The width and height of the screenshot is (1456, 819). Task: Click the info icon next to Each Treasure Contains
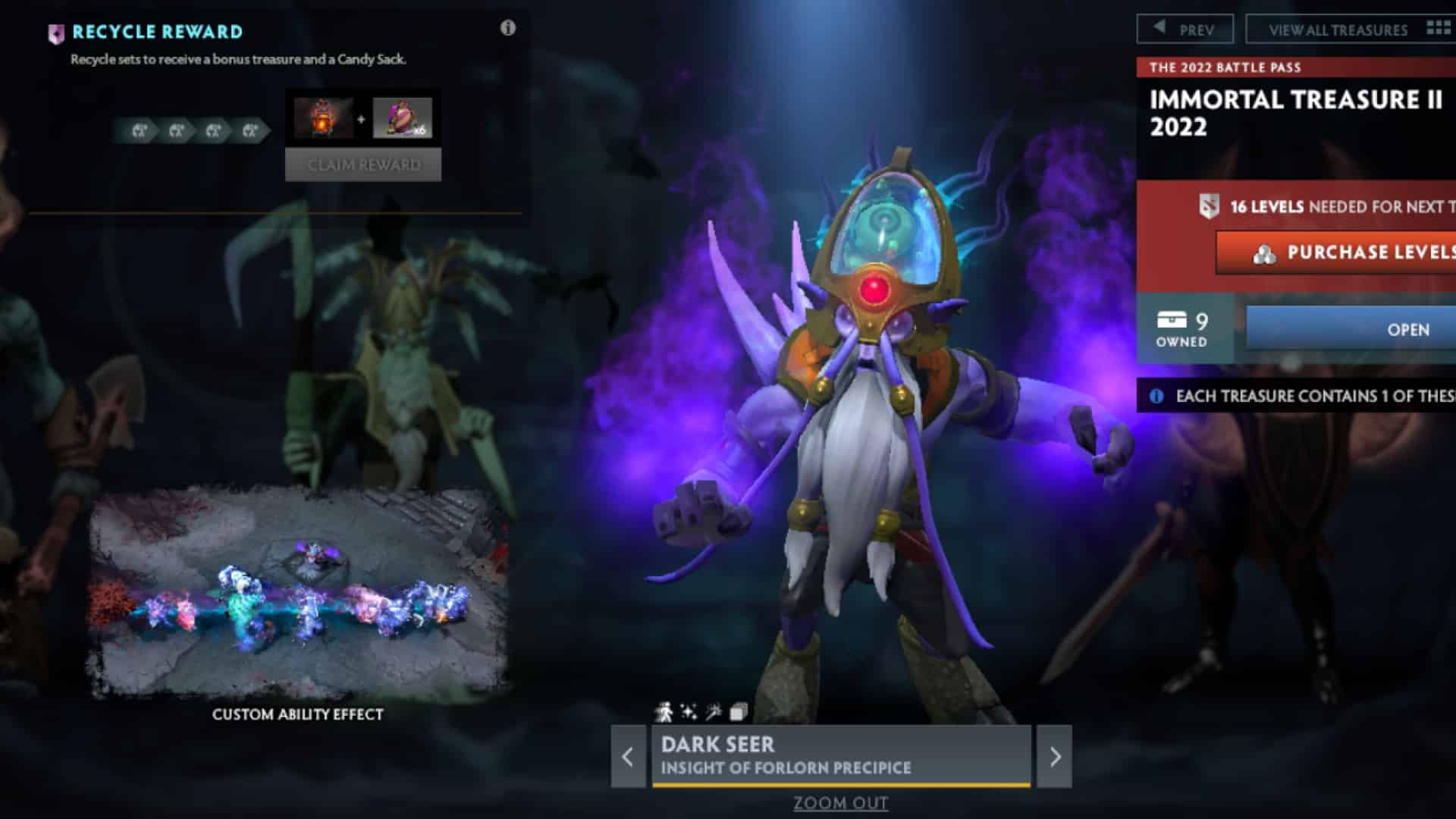point(1155,395)
